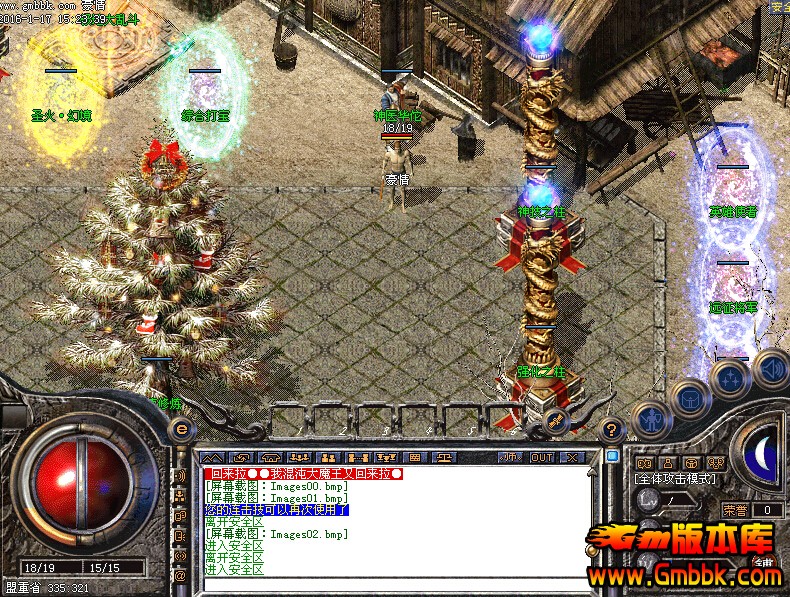Click the four-figure group icon by minimap
This screenshot has height=597, width=790.
coord(713,463)
